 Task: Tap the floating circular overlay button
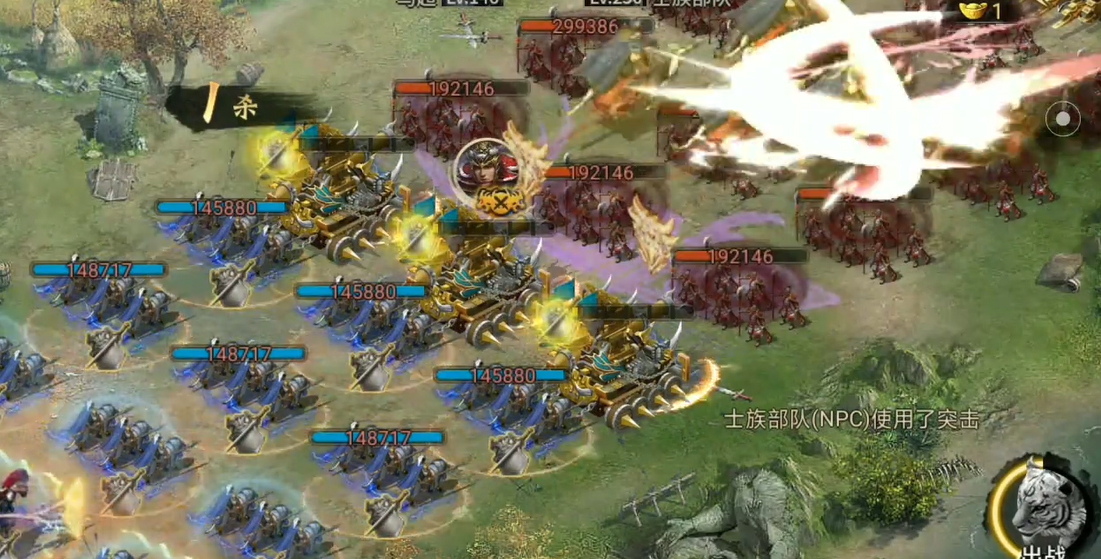pyautogui.click(x=1063, y=120)
